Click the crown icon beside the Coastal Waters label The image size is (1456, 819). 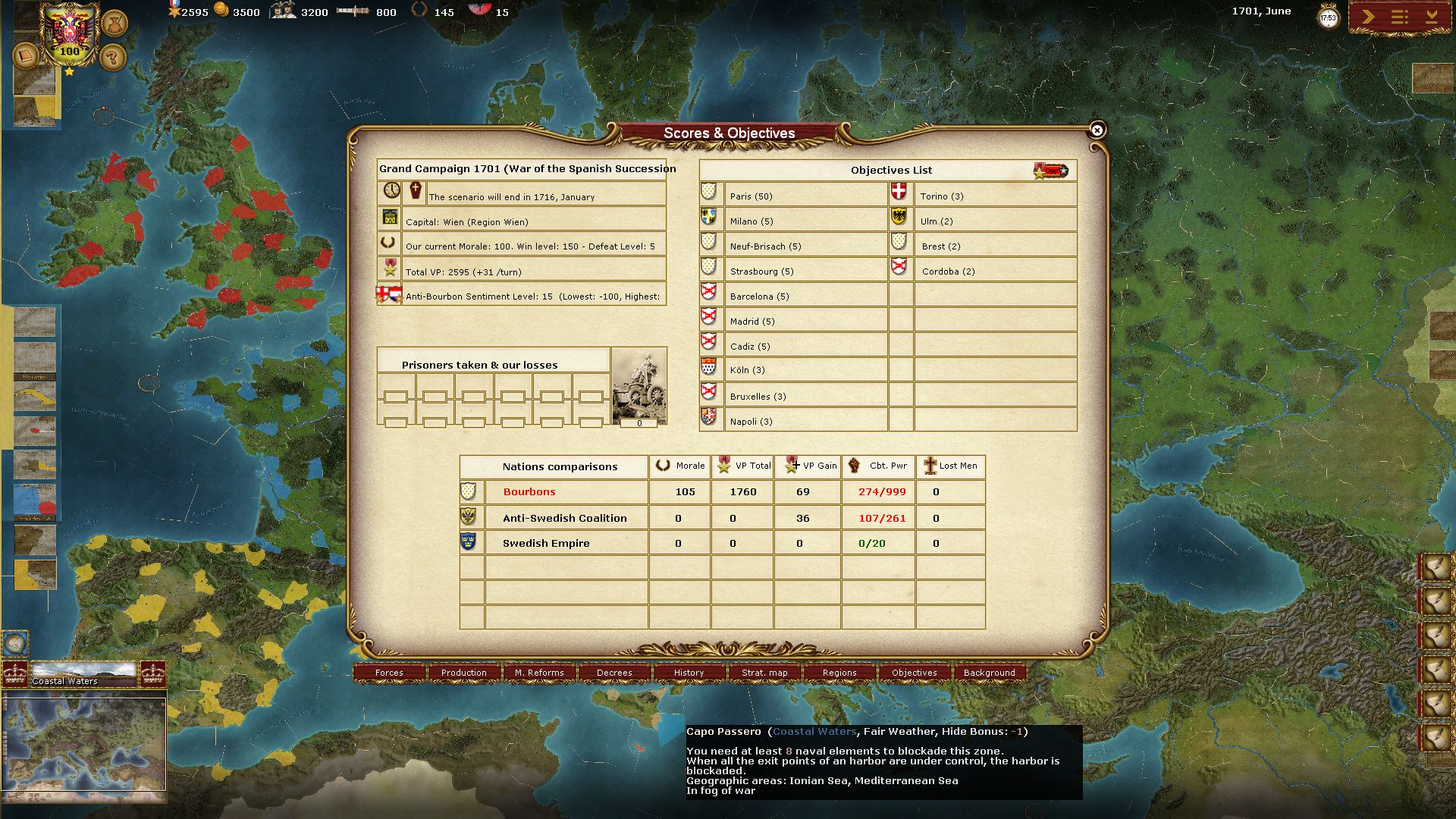pyautogui.click(x=16, y=673)
